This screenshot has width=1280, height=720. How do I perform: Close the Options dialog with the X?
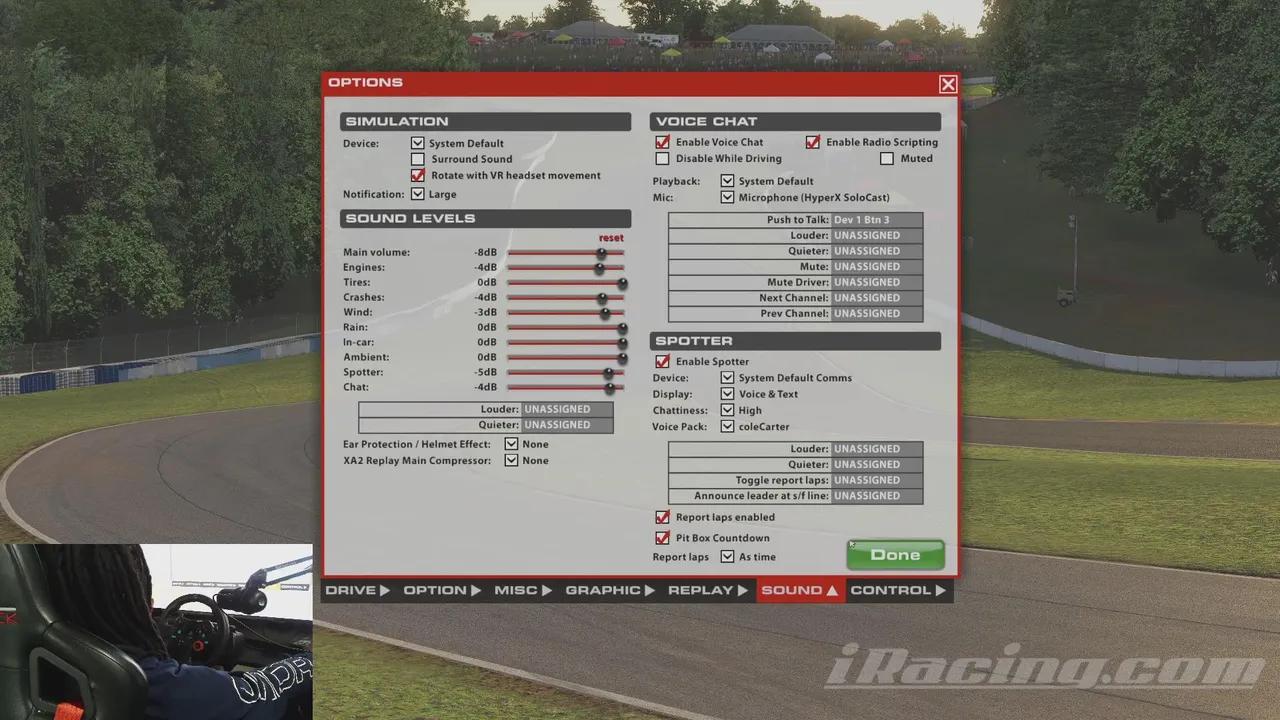point(948,85)
